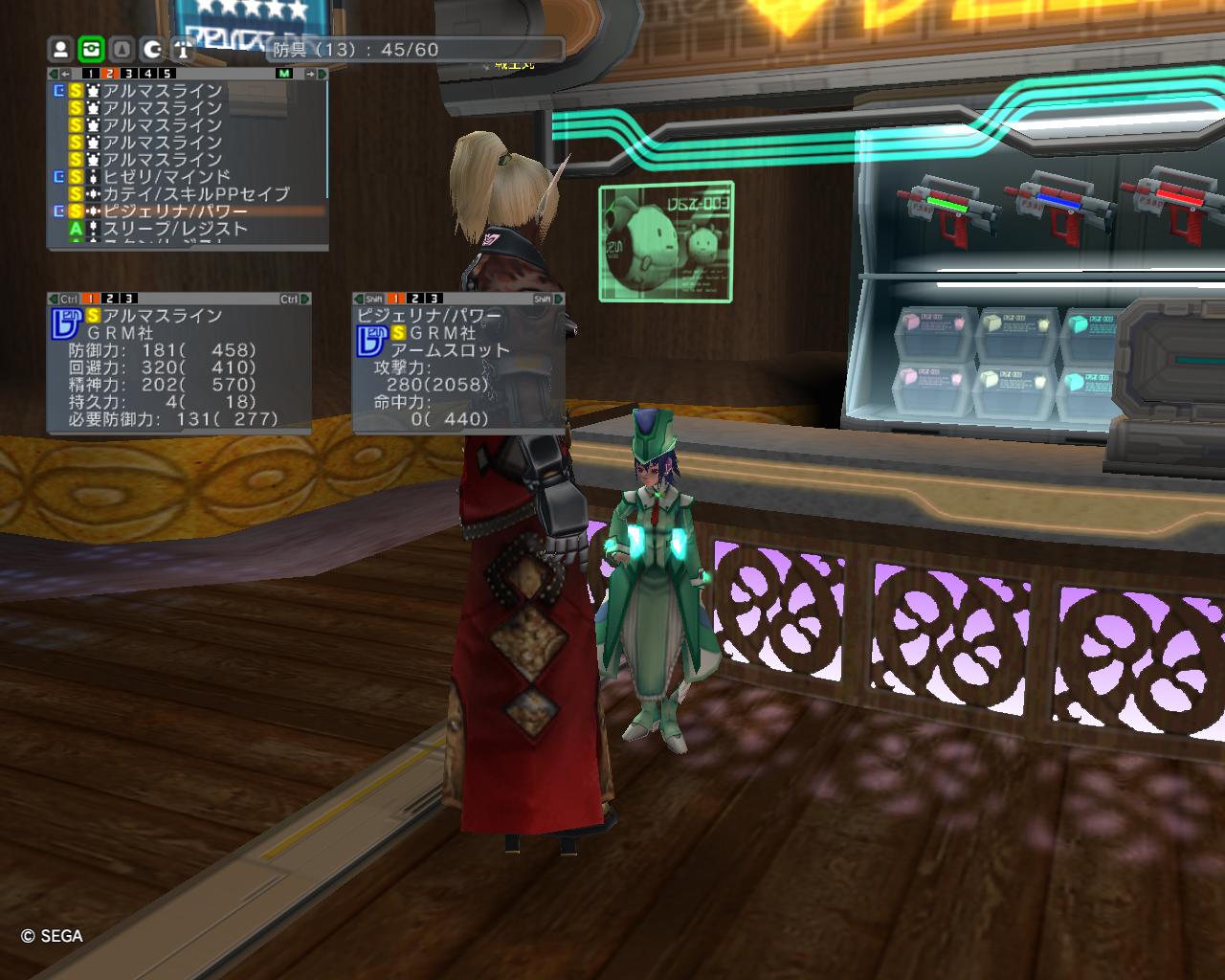The width and height of the screenshot is (1225, 980).
Task: Switch to armor list page 3
Action: click(x=128, y=74)
